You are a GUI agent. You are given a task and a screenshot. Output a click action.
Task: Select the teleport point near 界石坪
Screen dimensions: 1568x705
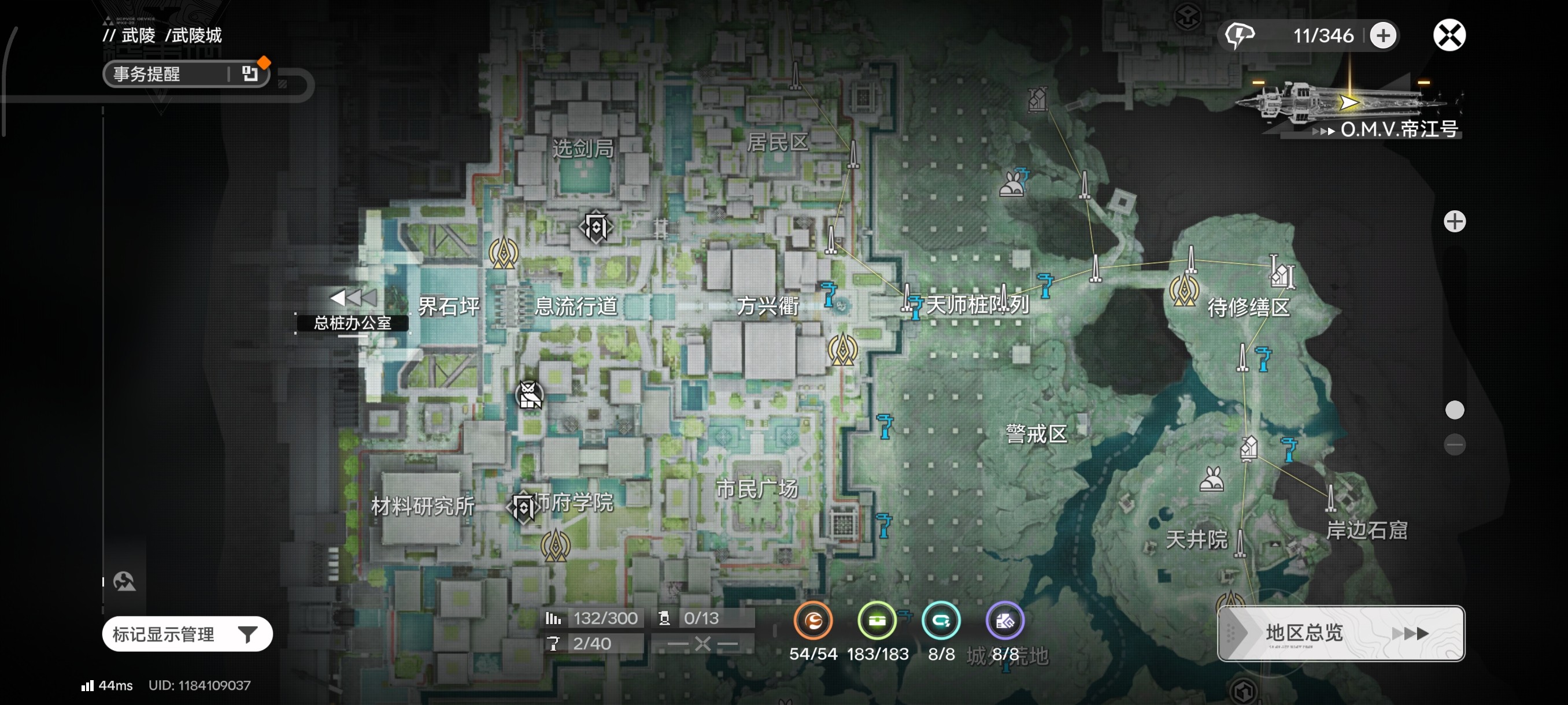click(x=504, y=253)
